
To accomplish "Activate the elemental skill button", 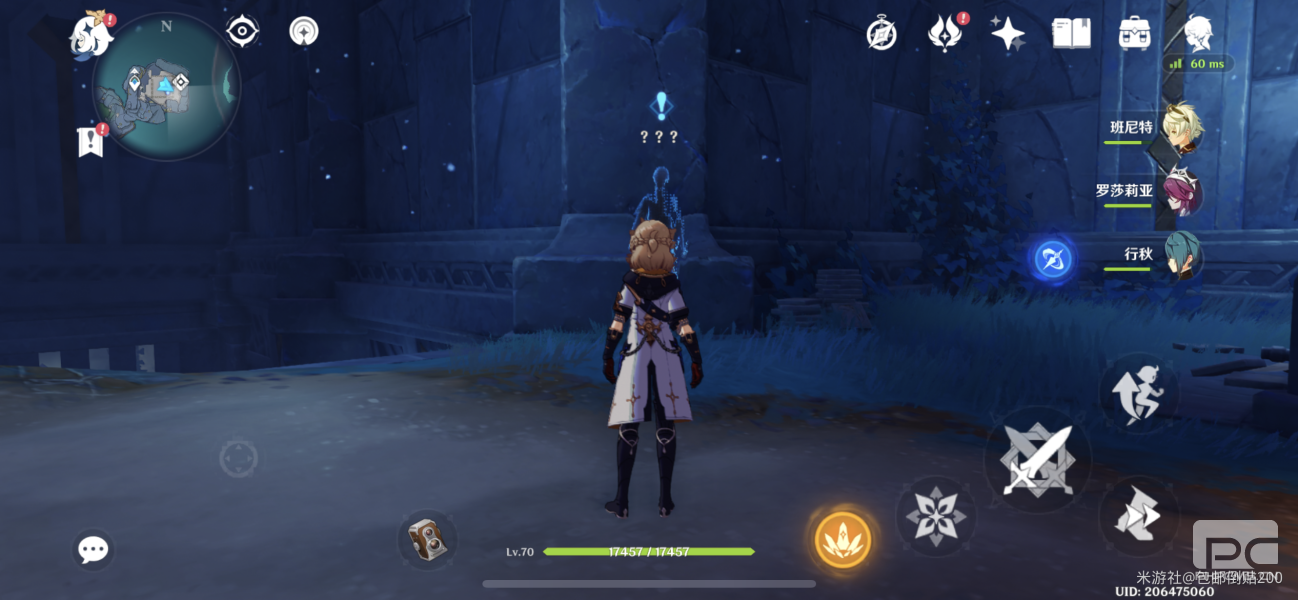I will point(935,516).
